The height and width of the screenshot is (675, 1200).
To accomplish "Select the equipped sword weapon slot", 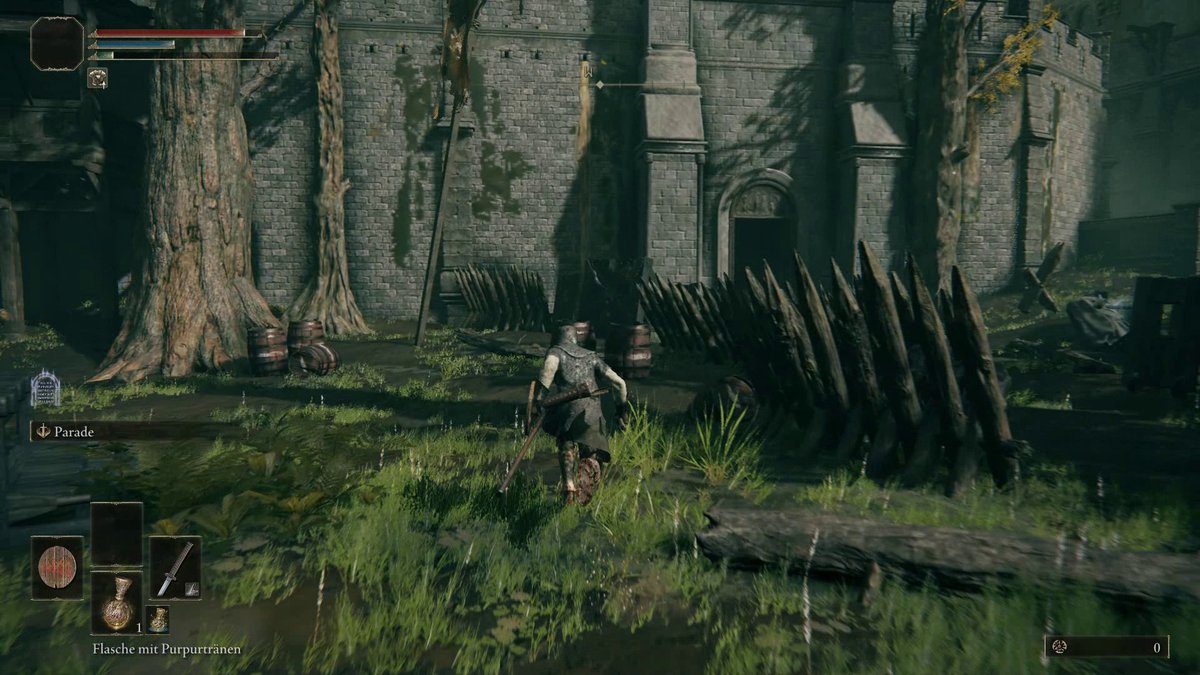I will 175,567.
